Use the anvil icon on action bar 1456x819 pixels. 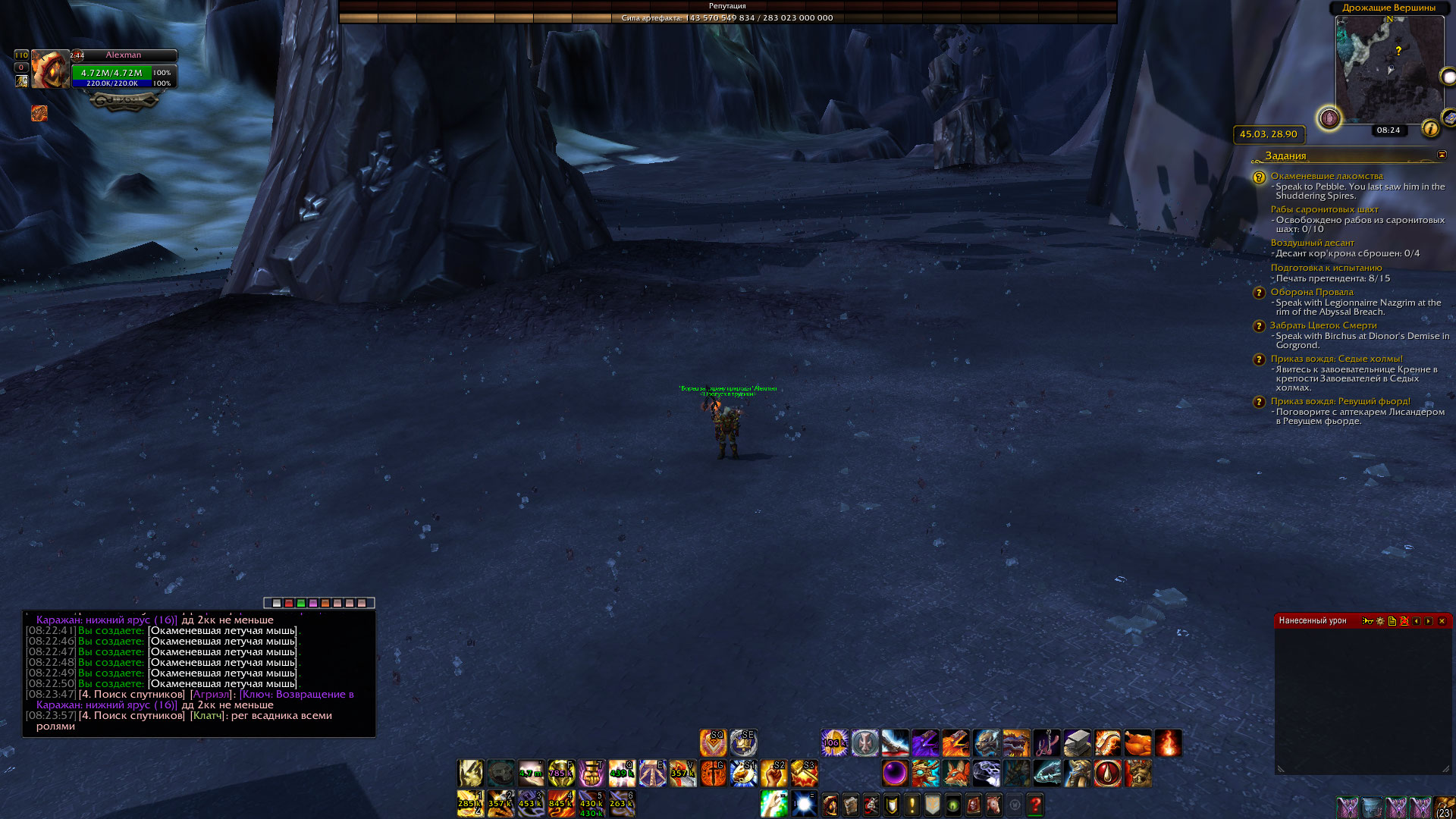click(x=1077, y=743)
